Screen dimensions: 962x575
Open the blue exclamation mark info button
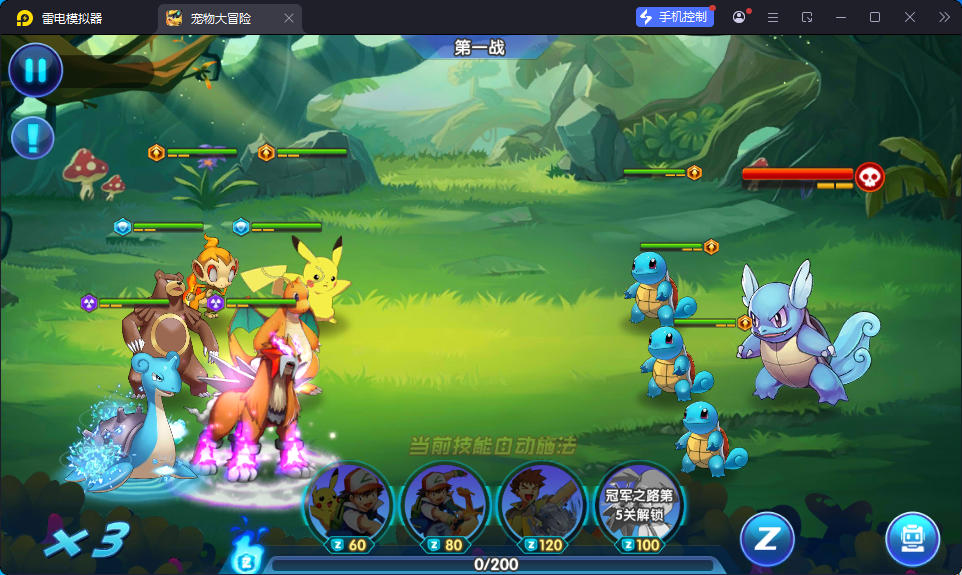33,137
